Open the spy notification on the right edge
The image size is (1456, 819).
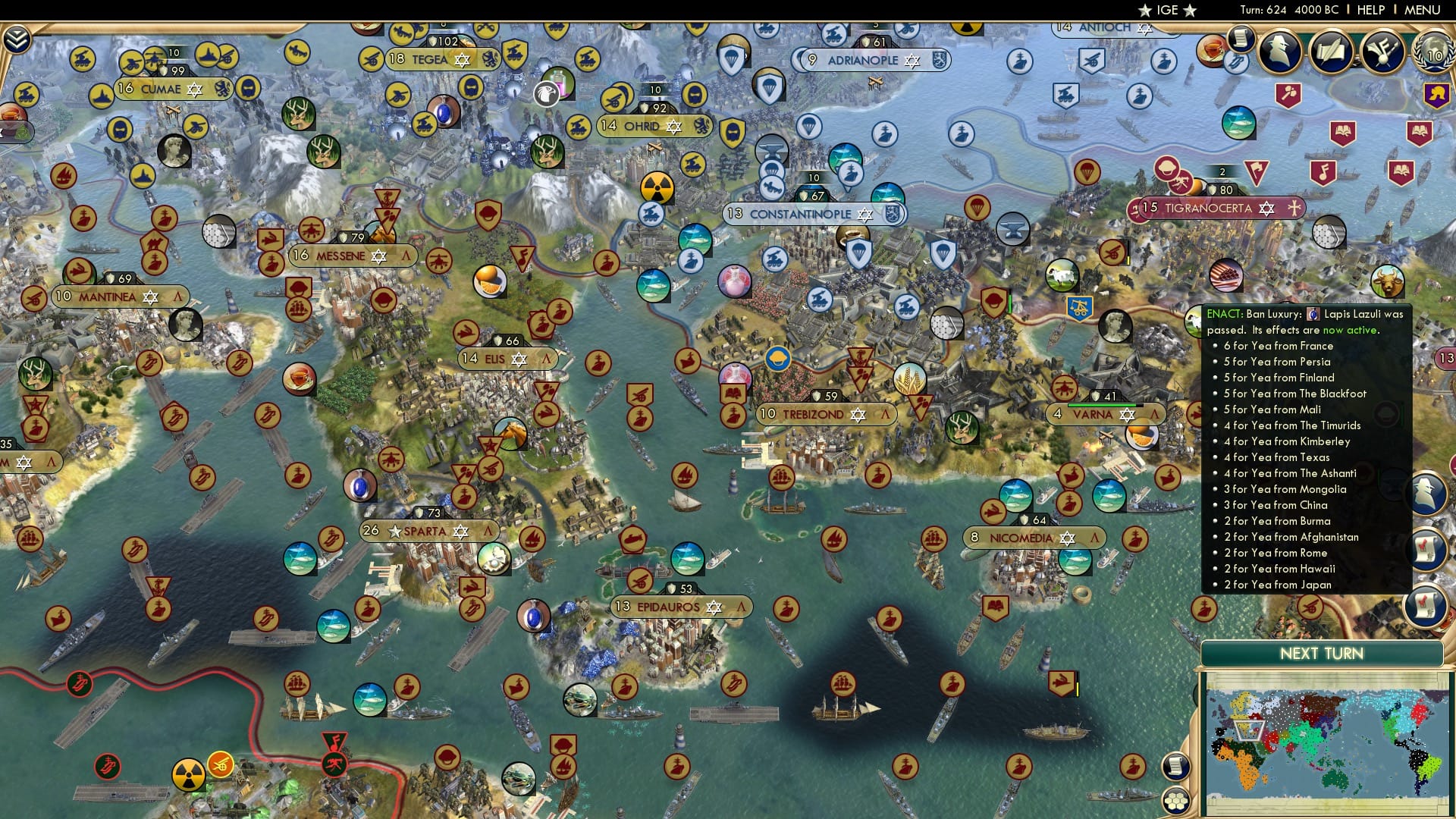(1429, 491)
